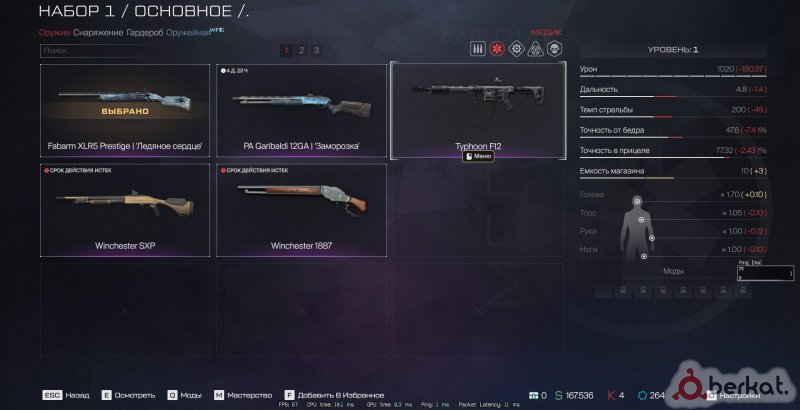Viewport: 800px width, 410px height.
Task: Select the expired Winchester SXP card
Action: click(x=125, y=210)
